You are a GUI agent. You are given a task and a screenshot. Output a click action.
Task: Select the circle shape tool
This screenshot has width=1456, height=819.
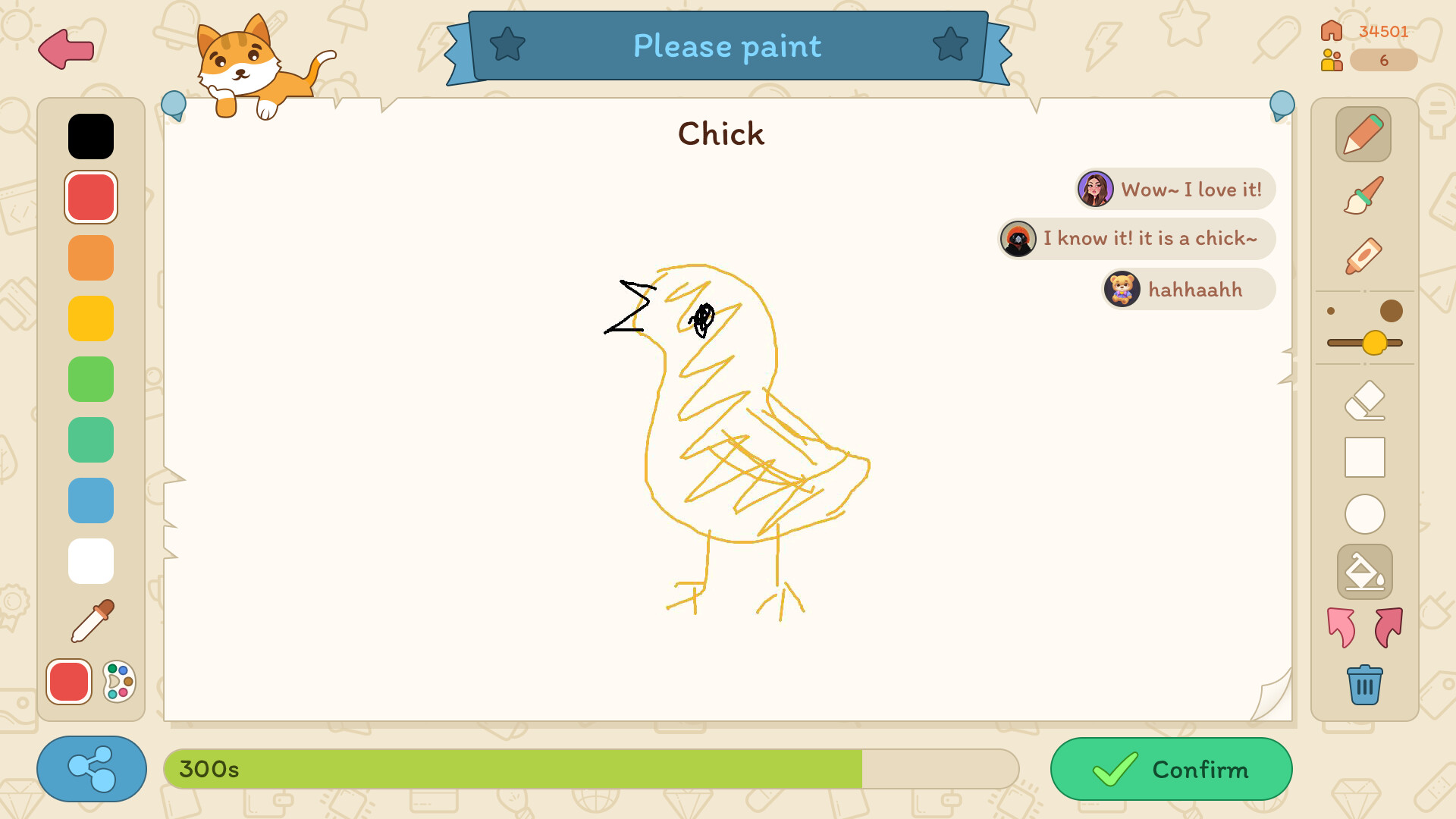coord(1363,514)
